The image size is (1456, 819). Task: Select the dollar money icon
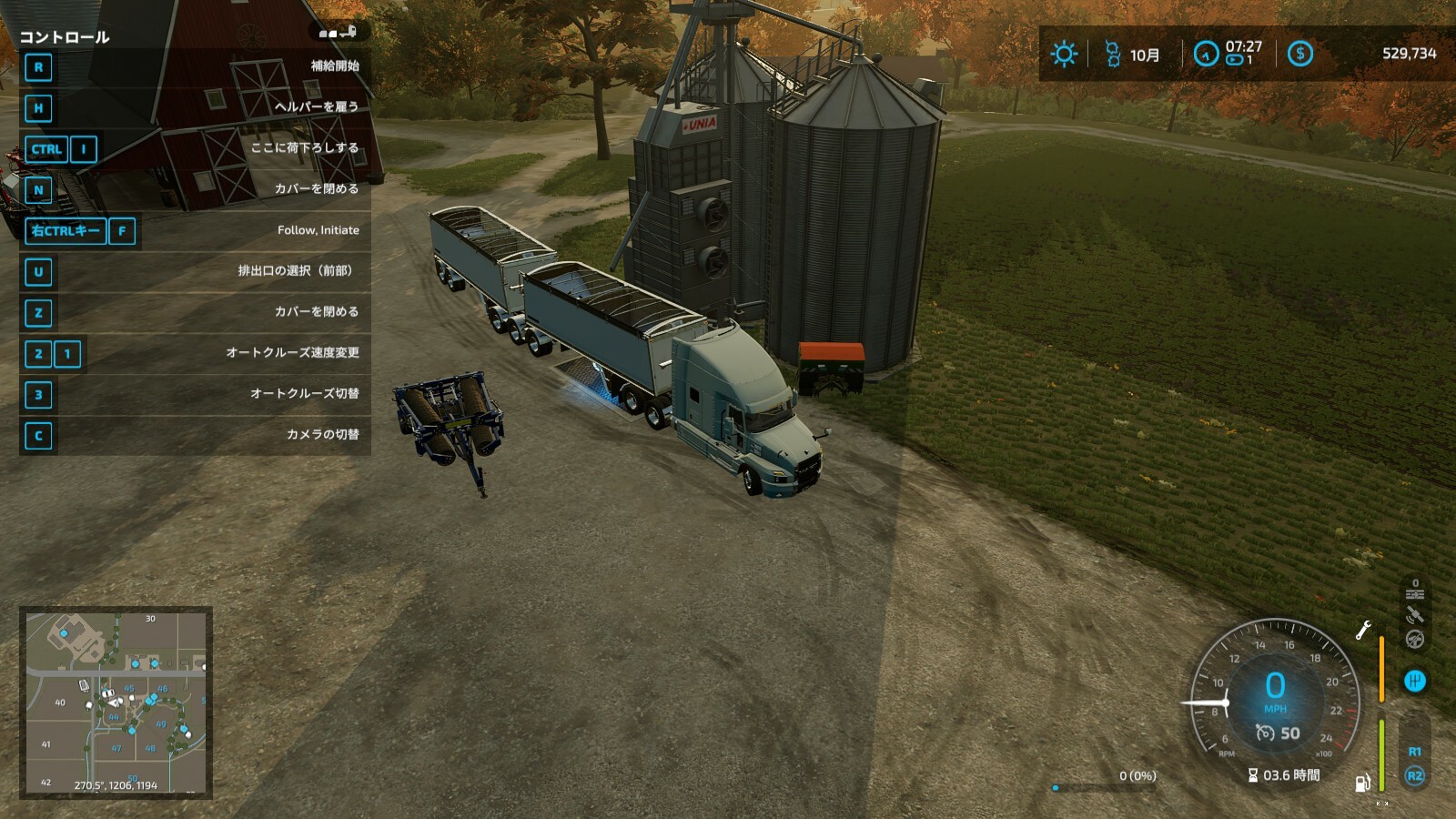[1299, 54]
